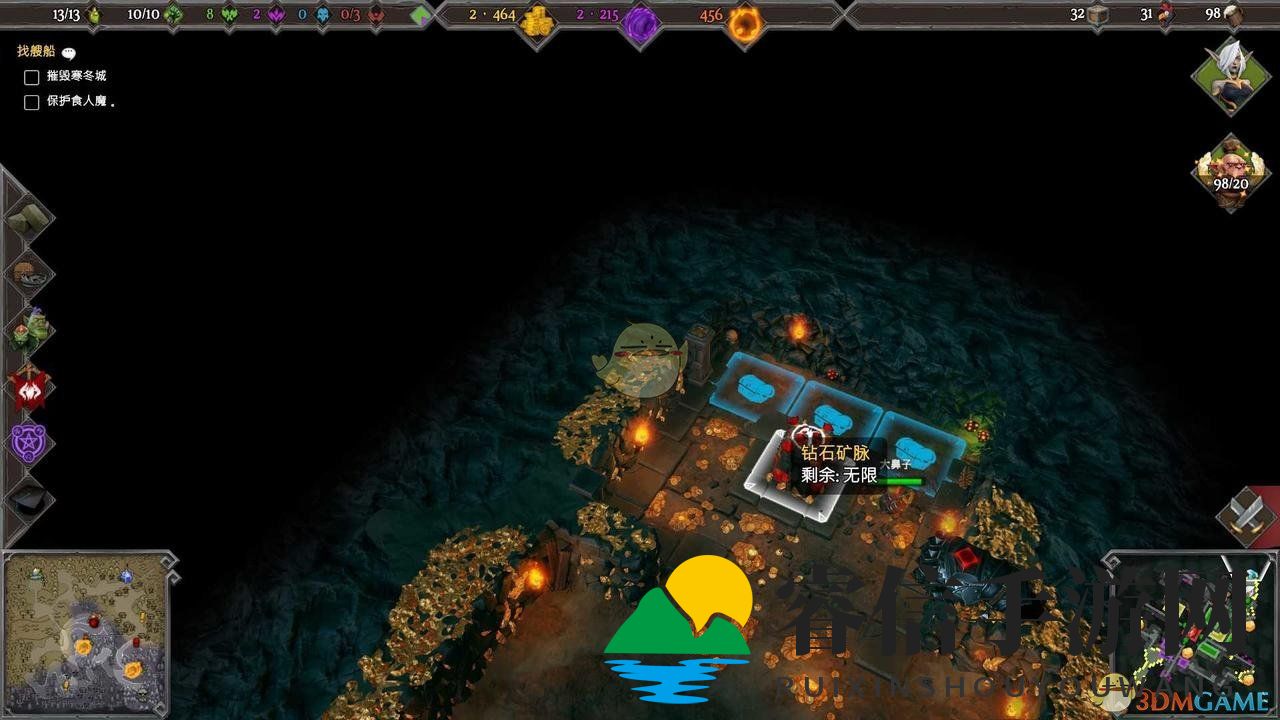The height and width of the screenshot is (720, 1280).
Task: Click the toolbox resource icon in top bar
Action: (1099, 15)
